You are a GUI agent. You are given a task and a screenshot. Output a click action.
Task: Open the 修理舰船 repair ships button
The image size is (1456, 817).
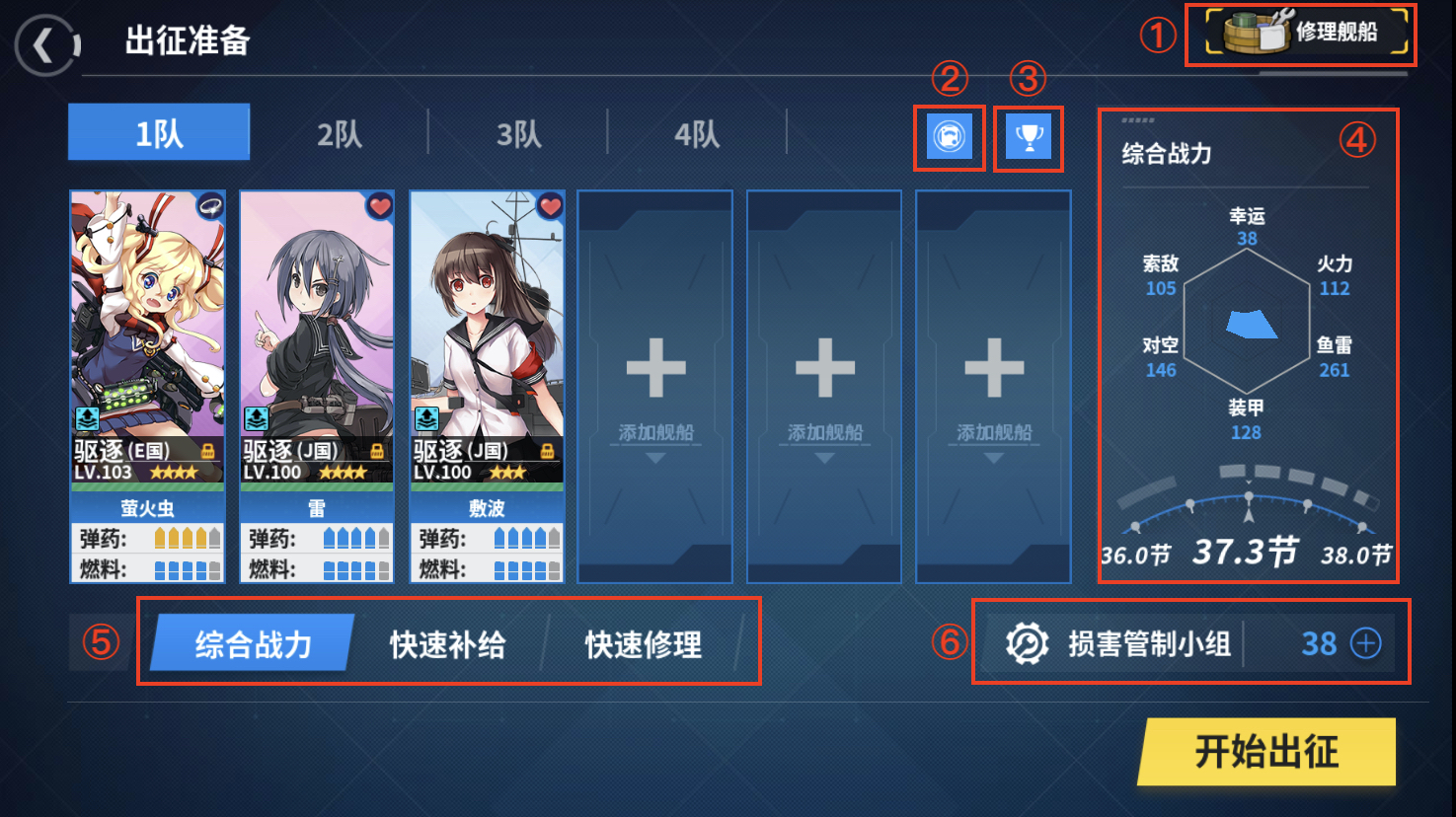1305,34
